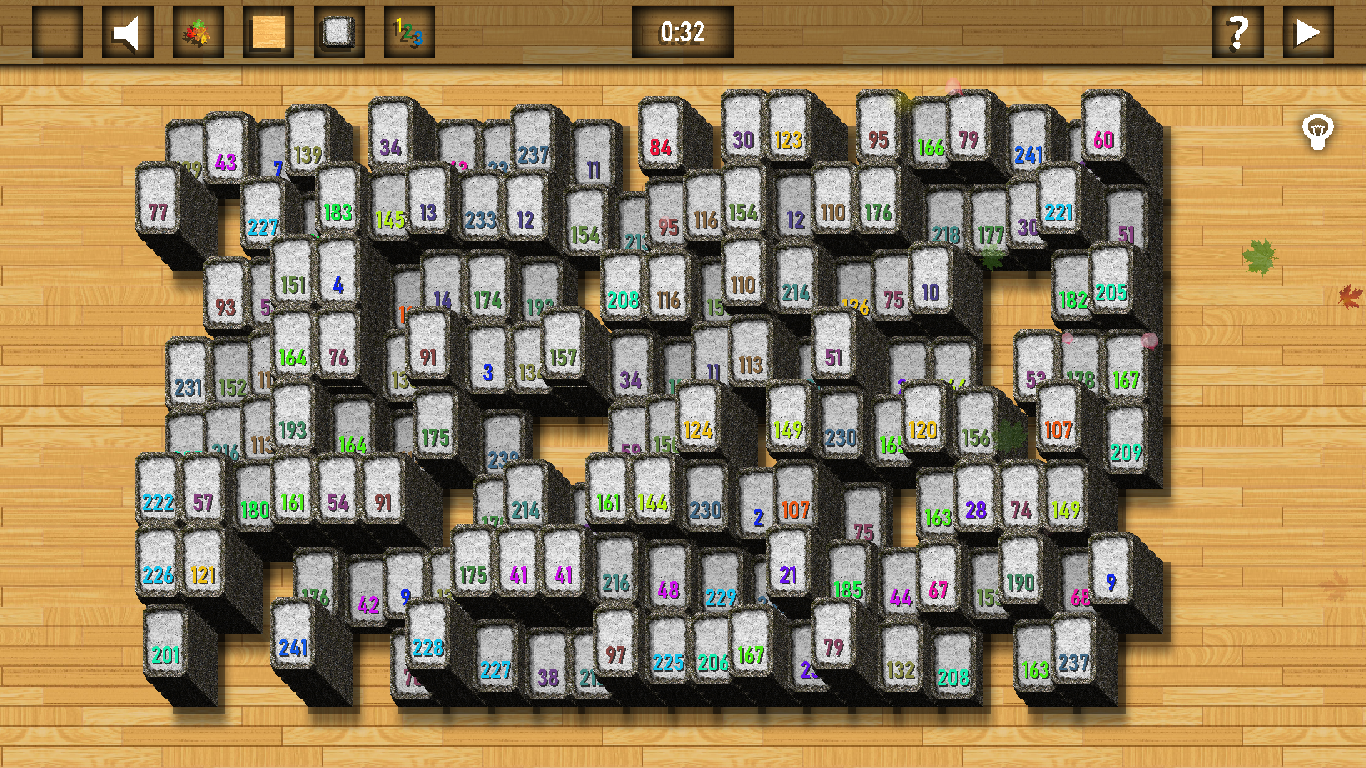Open the tile style selector icon
Image resolution: width=1366 pixels, height=768 pixels.
pyautogui.click(x=338, y=31)
